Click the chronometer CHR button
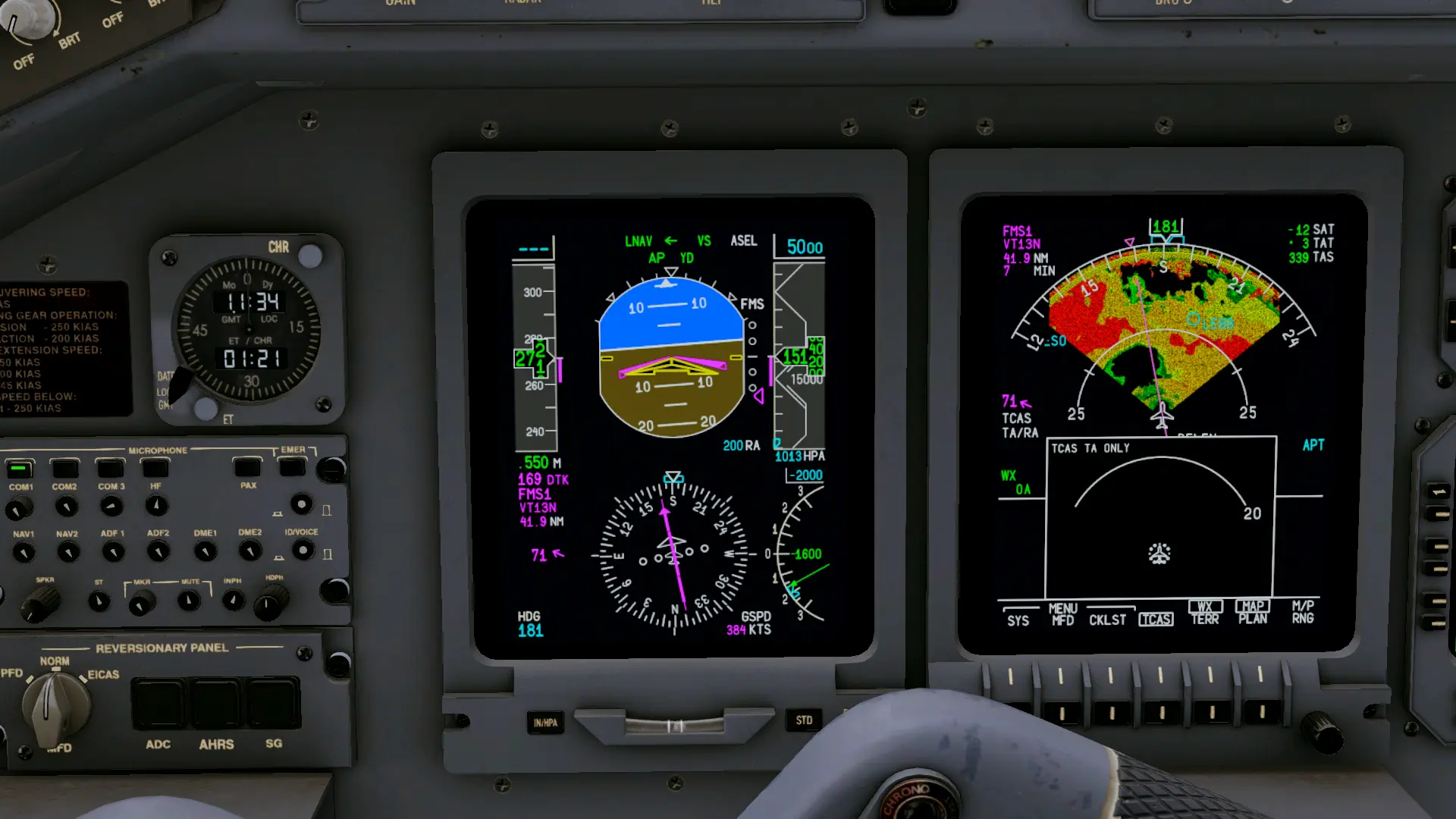This screenshot has width=1456, height=819. tap(309, 256)
